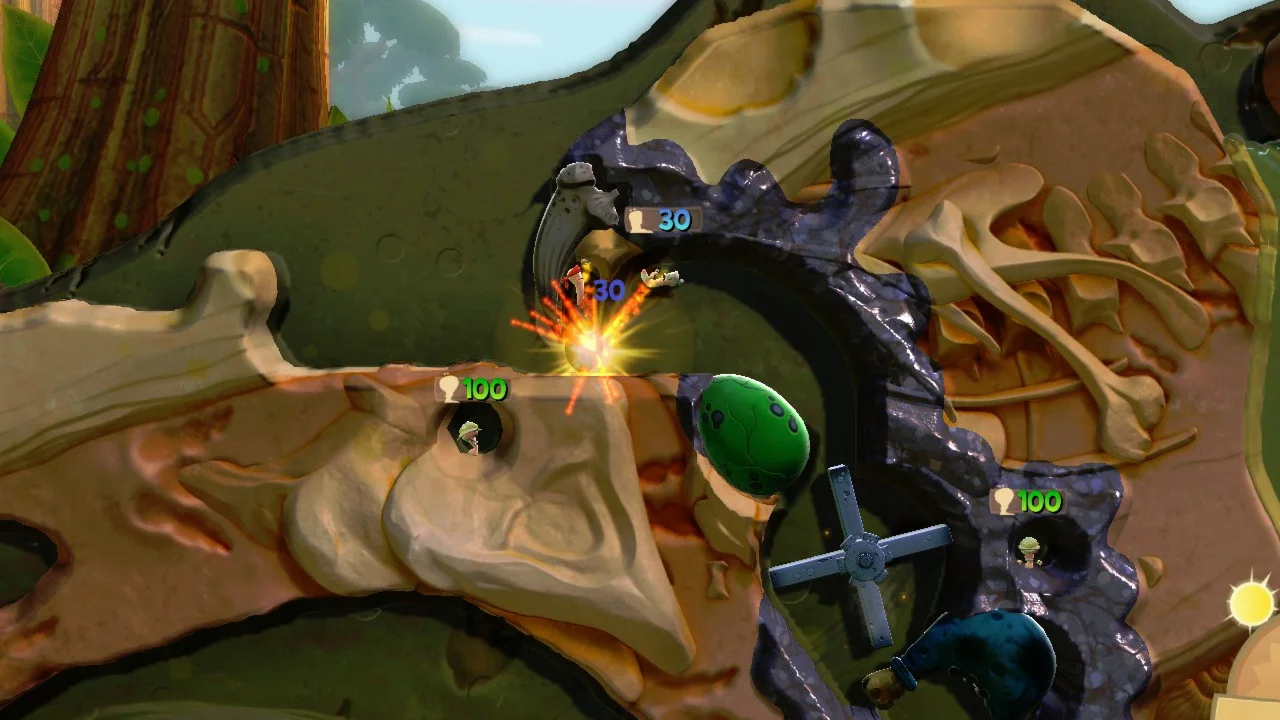This screenshot has width=1280, height=720.
Task: Click the green 100 health badge on the left
Action: (x=473, y=391)
